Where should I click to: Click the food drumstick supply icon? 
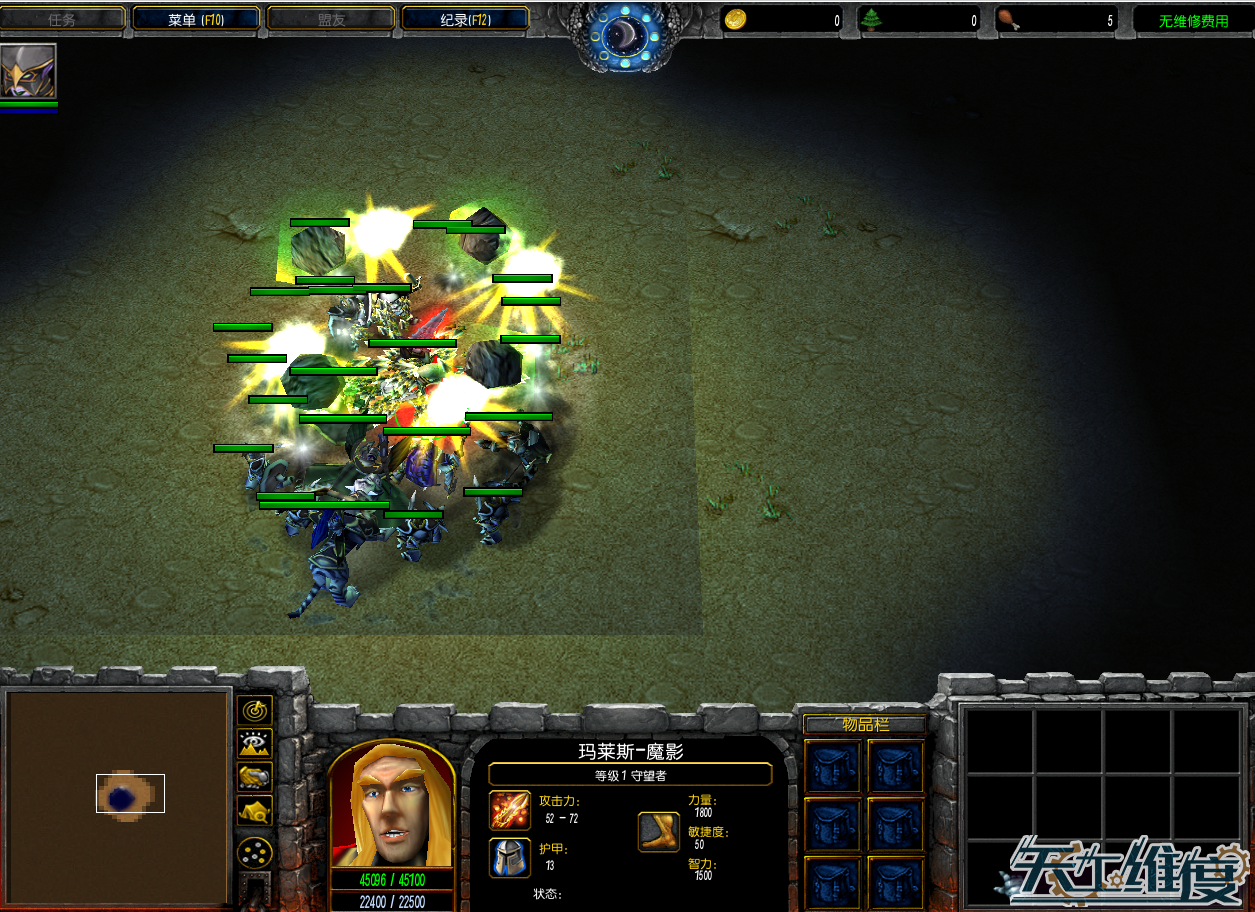click(1009, 20)
